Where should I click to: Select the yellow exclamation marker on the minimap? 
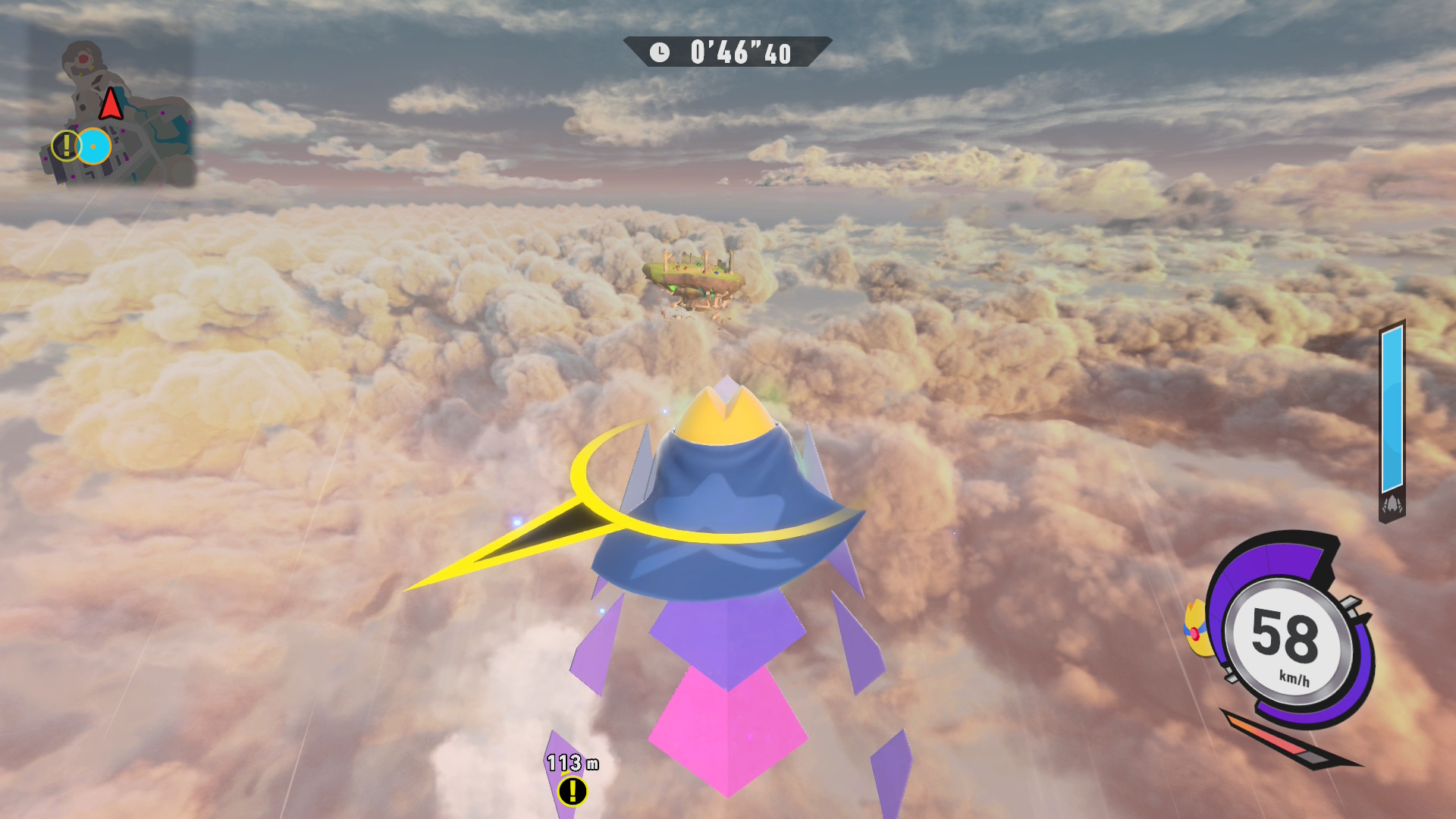66,145
